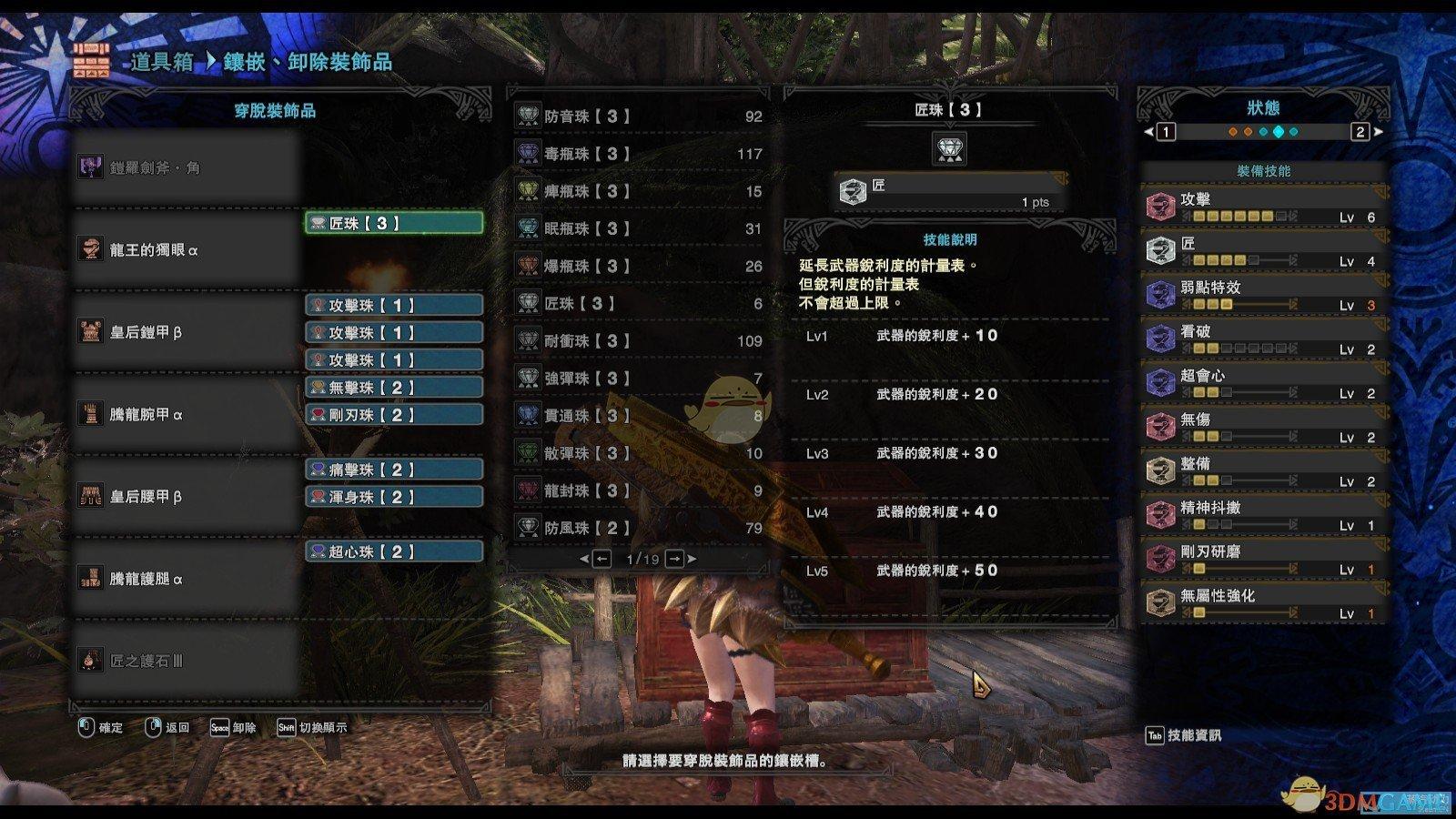The height and width of the screenshot is (819, 1456).
Task: Select the 渾身珠【2】 decoration slot
Action: click(x=393, y=497)
